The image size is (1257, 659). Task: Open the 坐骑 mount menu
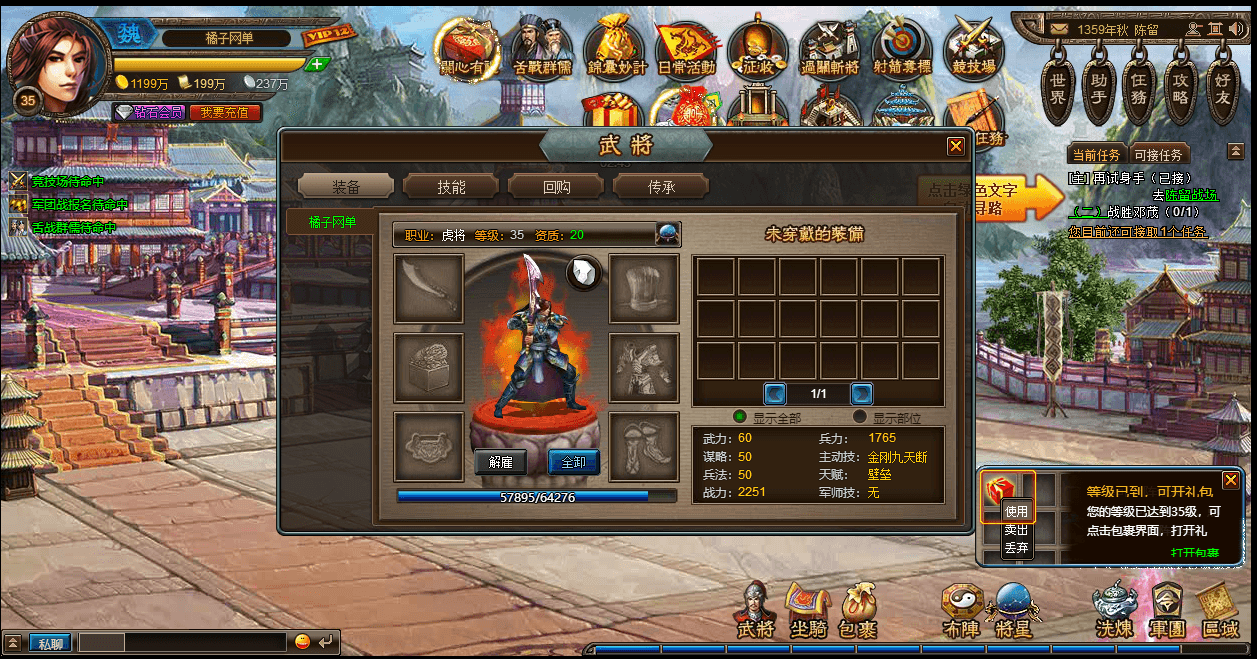click(x=808, y=609)
